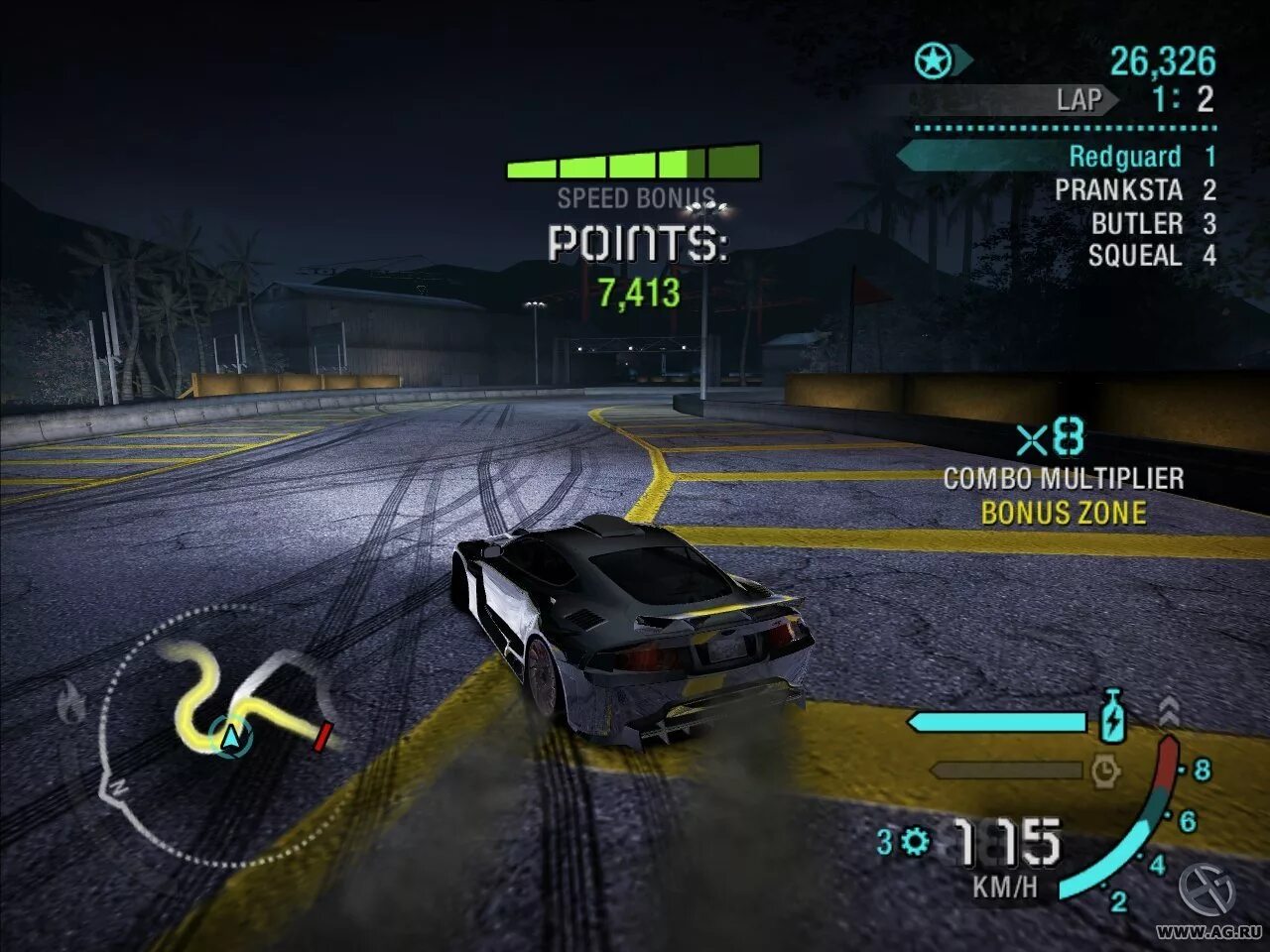Viewport: 1270px width, 952px height.
Task: Open the AG.RU watermark logo
Action: (1206, 890)
